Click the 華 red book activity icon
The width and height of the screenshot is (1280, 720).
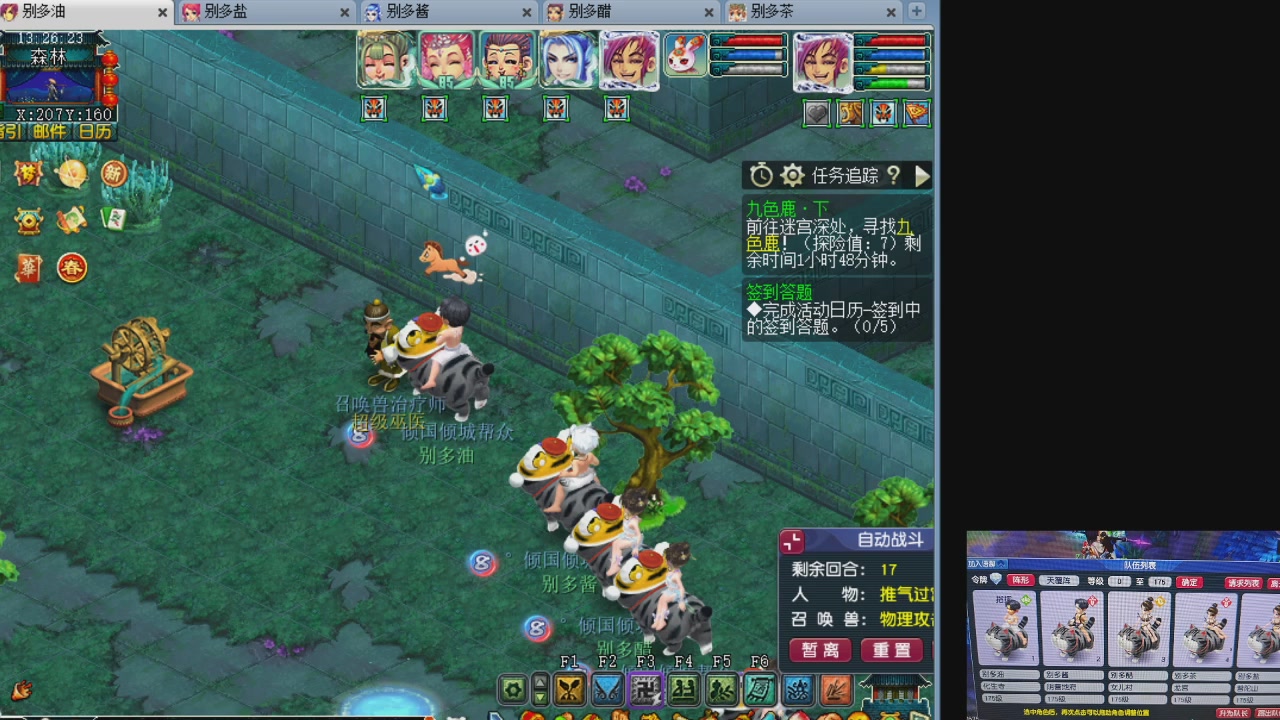coord(30,267)
